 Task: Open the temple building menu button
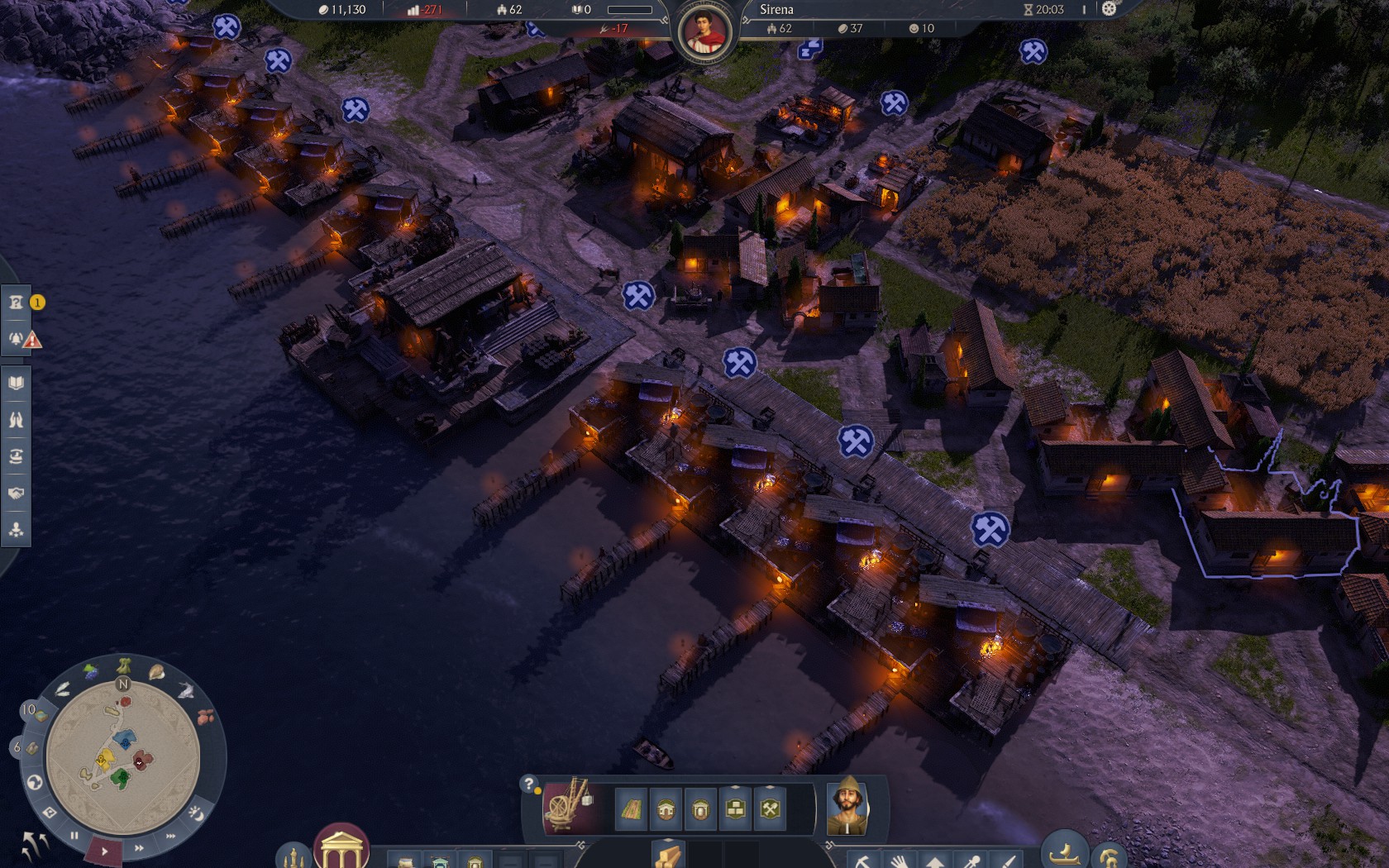[341, 849]
